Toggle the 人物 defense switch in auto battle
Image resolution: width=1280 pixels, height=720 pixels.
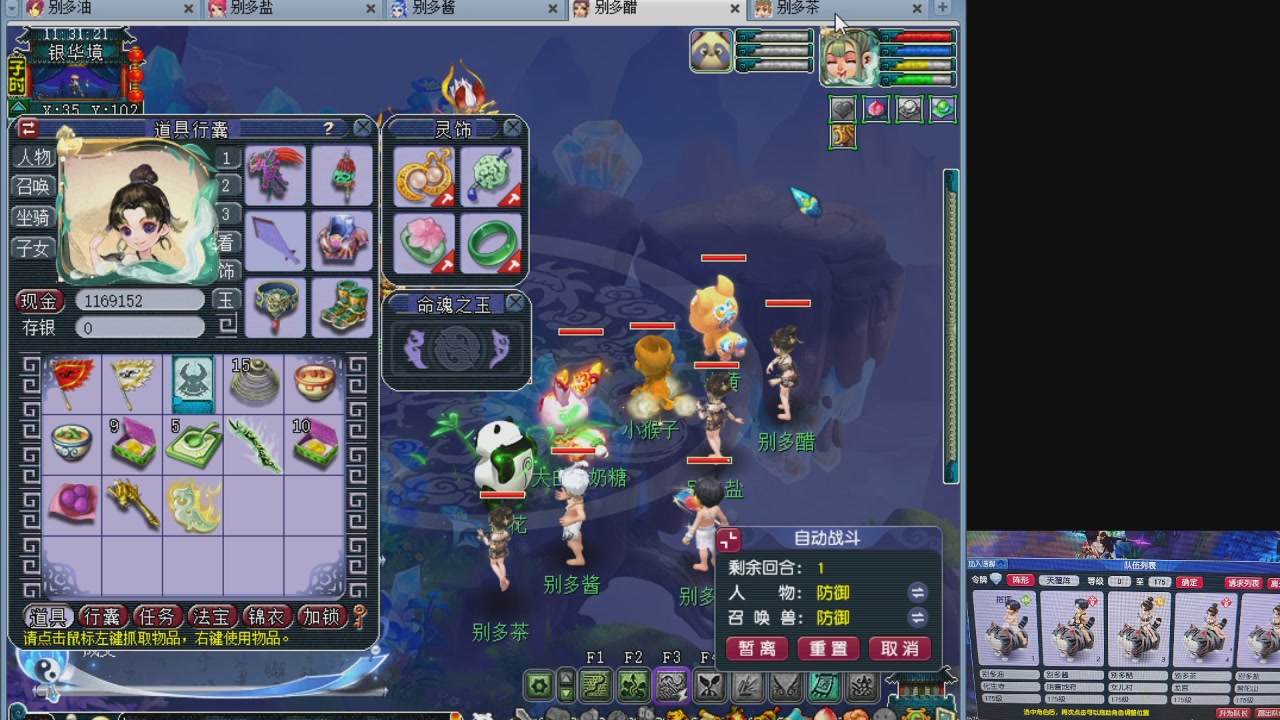click(917, 592)
